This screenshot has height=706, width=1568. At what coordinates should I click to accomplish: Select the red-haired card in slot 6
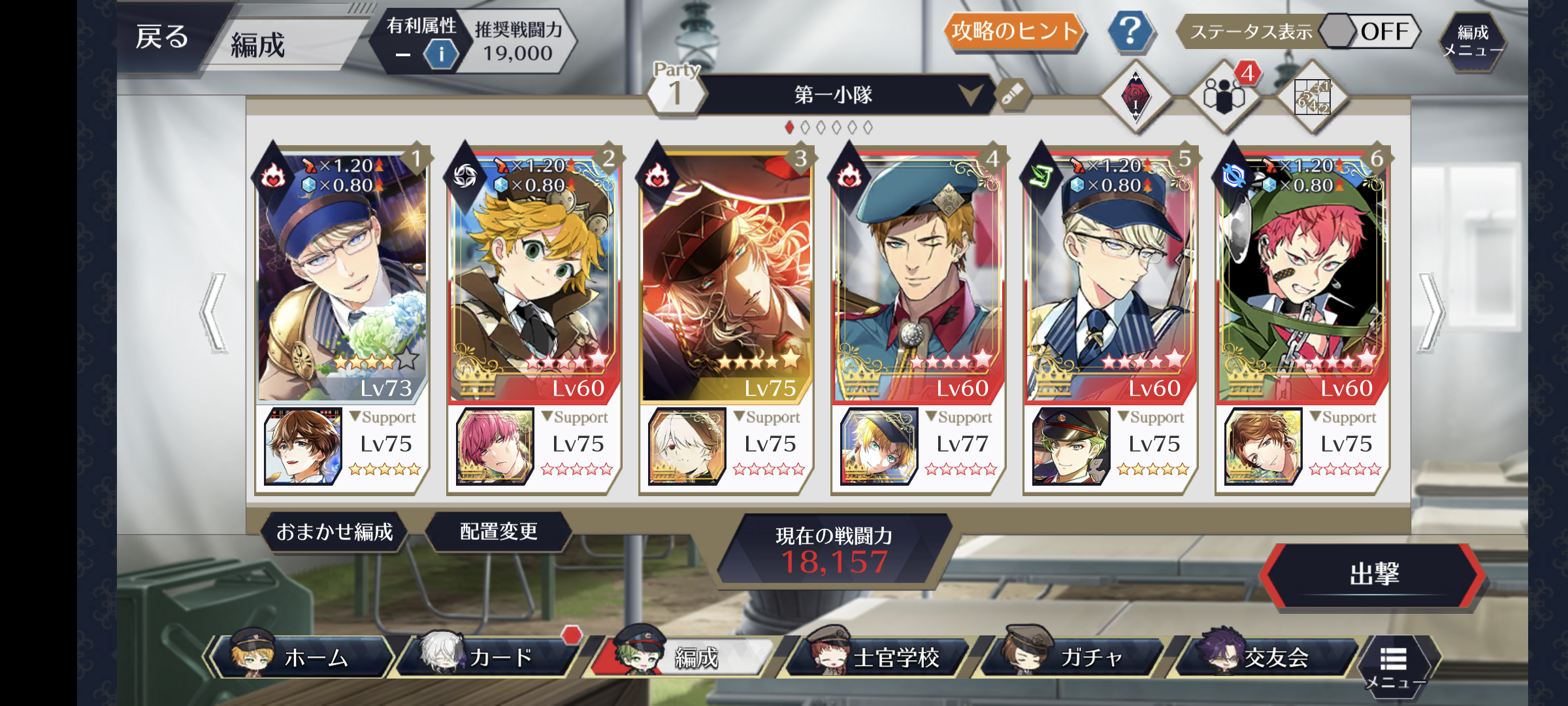(1302, 275)
